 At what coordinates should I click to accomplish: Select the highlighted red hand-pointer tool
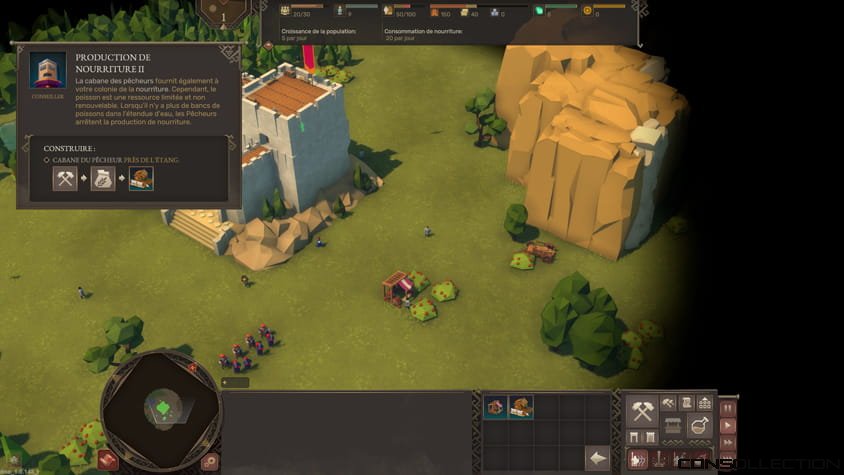pyautogui.click(x=638, y=458)
